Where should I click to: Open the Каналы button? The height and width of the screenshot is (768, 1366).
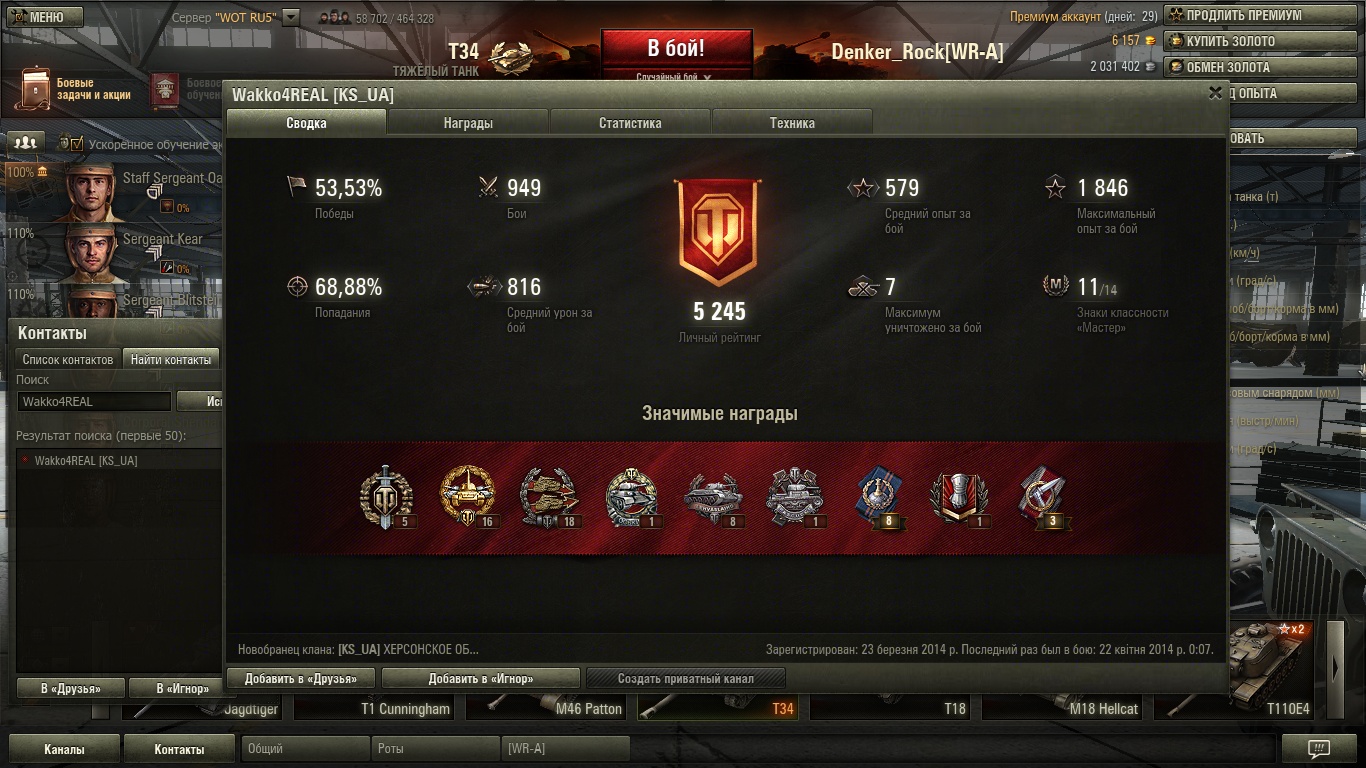click(64, 749)
